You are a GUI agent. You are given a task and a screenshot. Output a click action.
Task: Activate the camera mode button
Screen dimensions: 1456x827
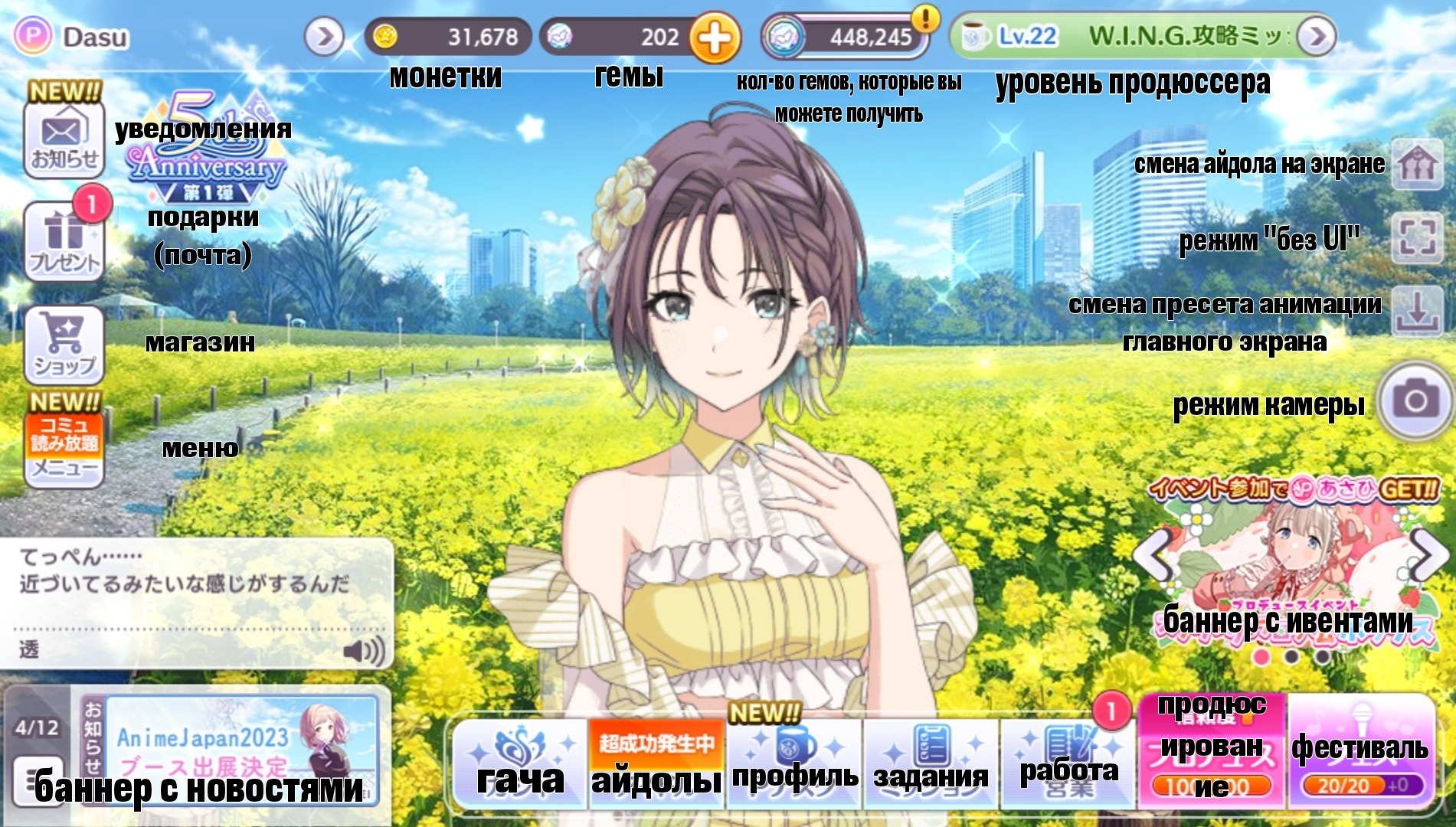click(x=1415, y=400)
